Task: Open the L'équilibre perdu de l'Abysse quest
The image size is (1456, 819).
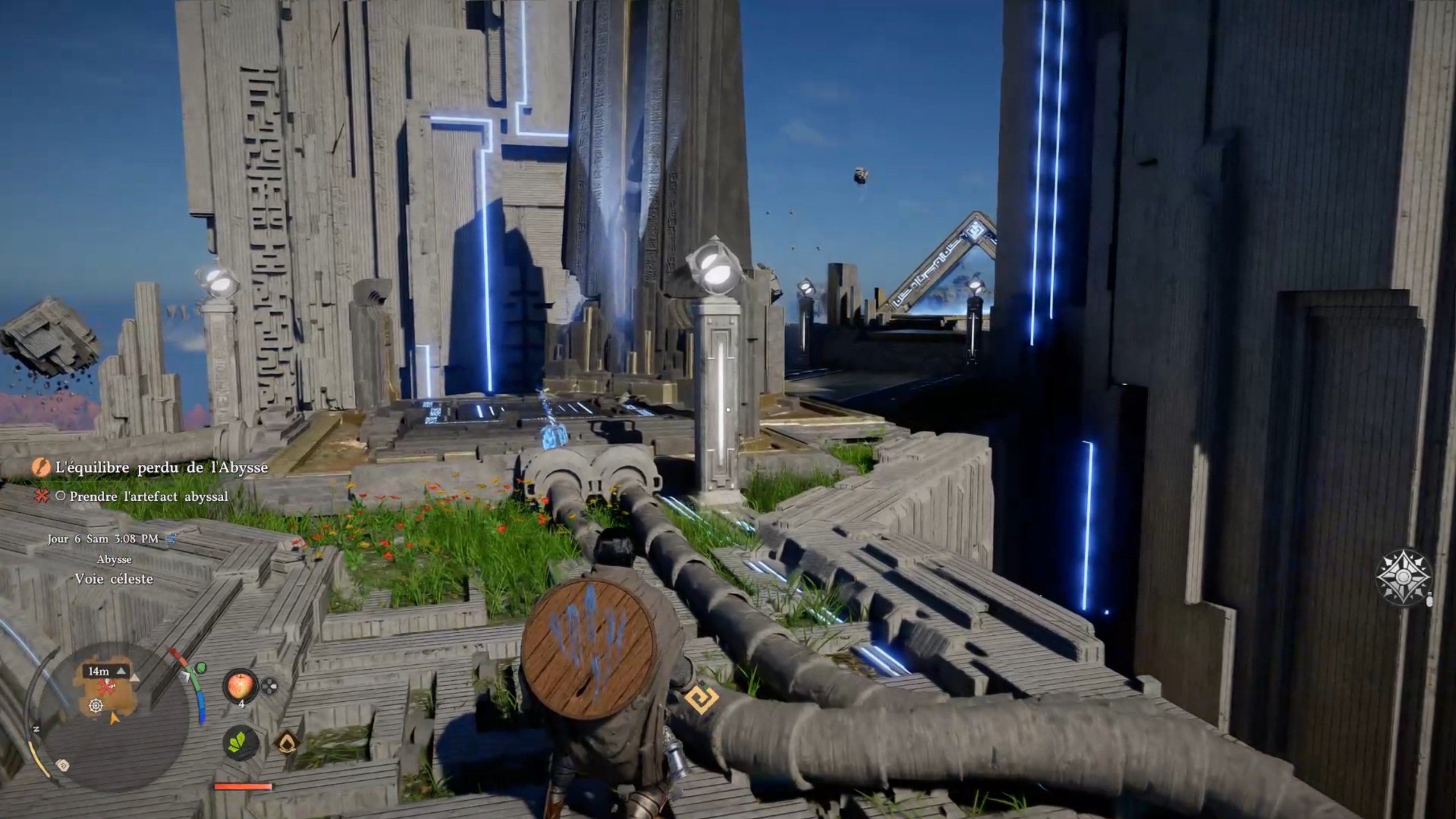Action: 161,468
